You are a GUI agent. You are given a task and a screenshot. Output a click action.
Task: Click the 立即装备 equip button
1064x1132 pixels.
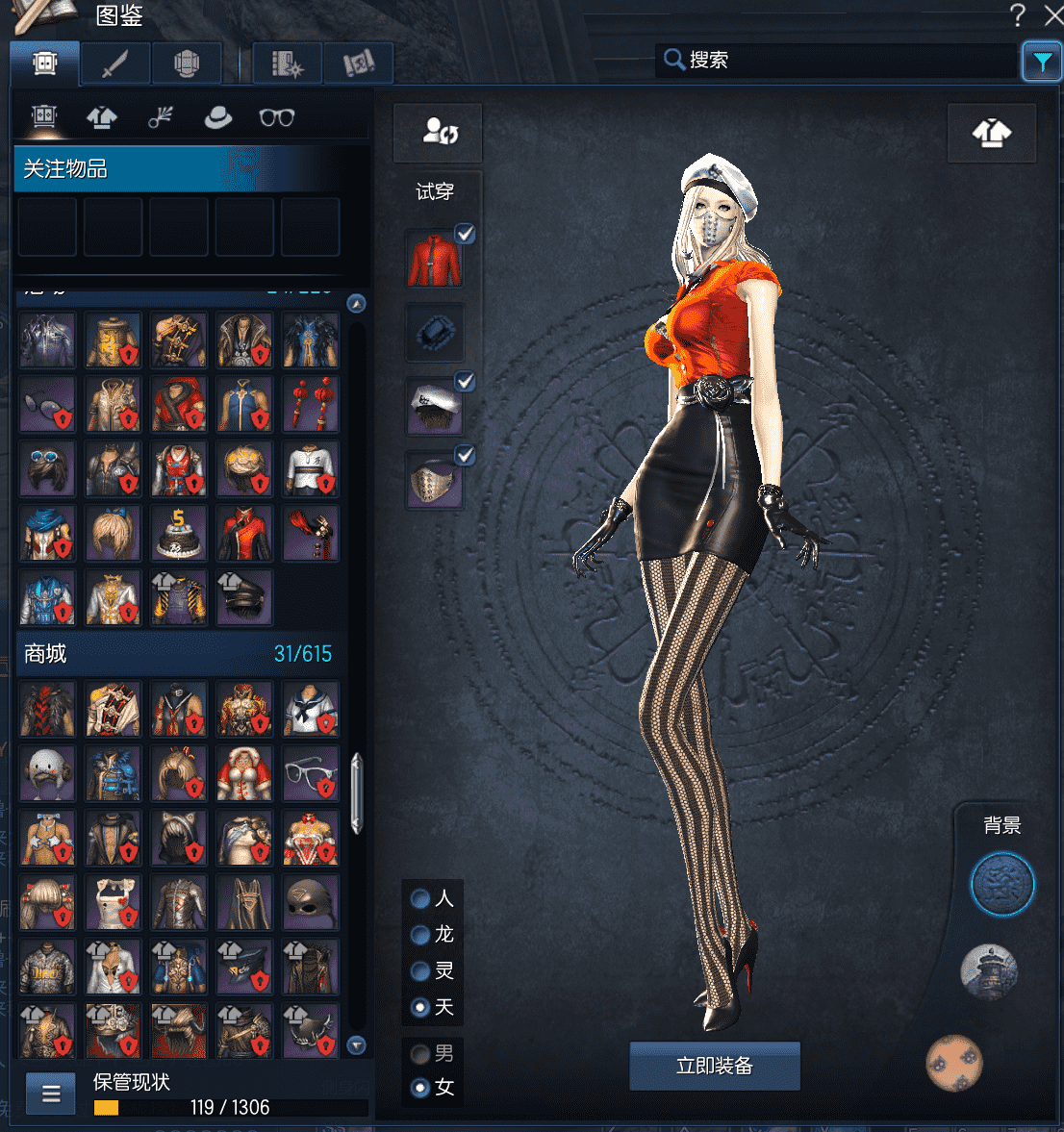715,1066
